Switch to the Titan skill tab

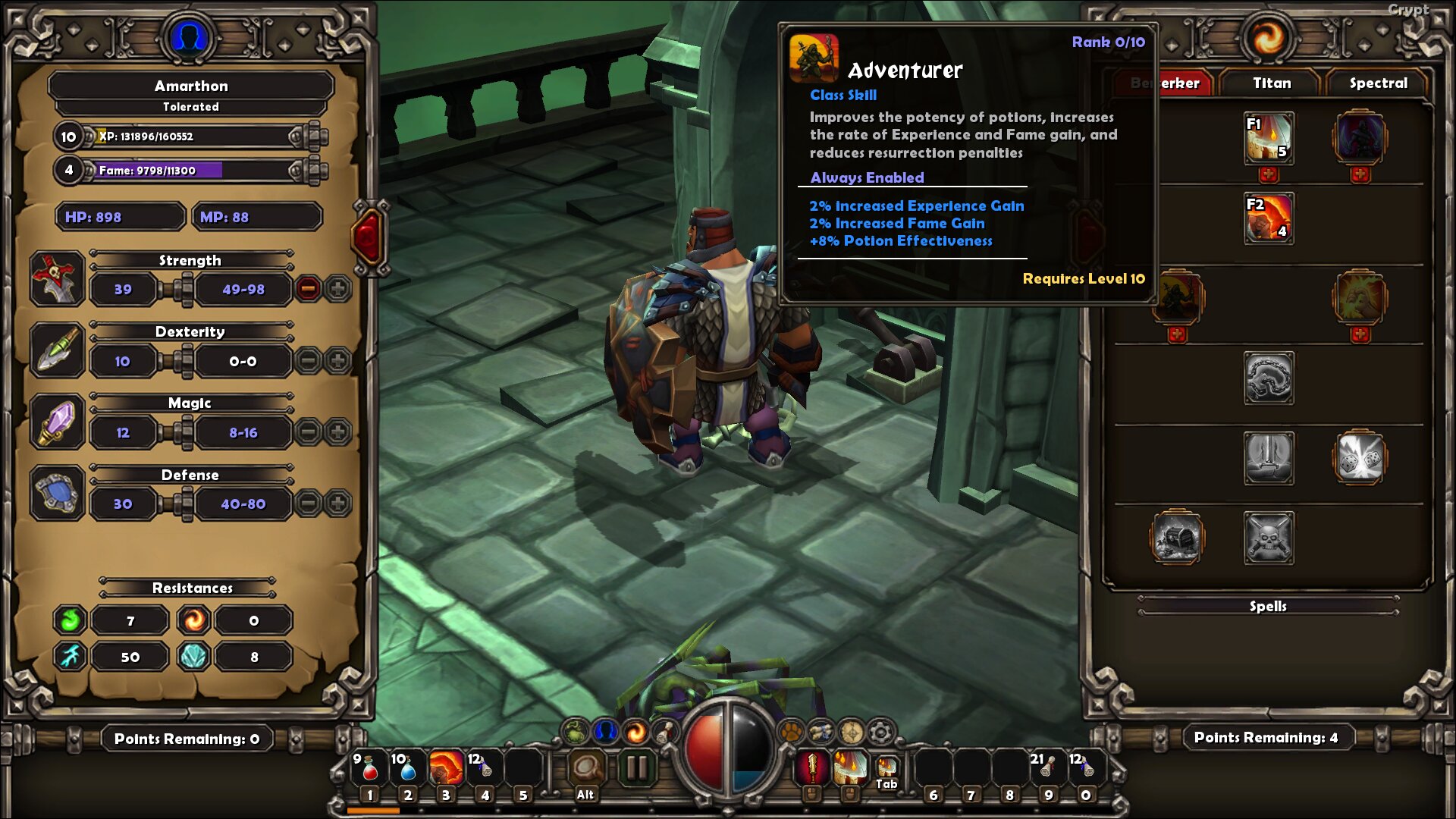click(1271, 83)
